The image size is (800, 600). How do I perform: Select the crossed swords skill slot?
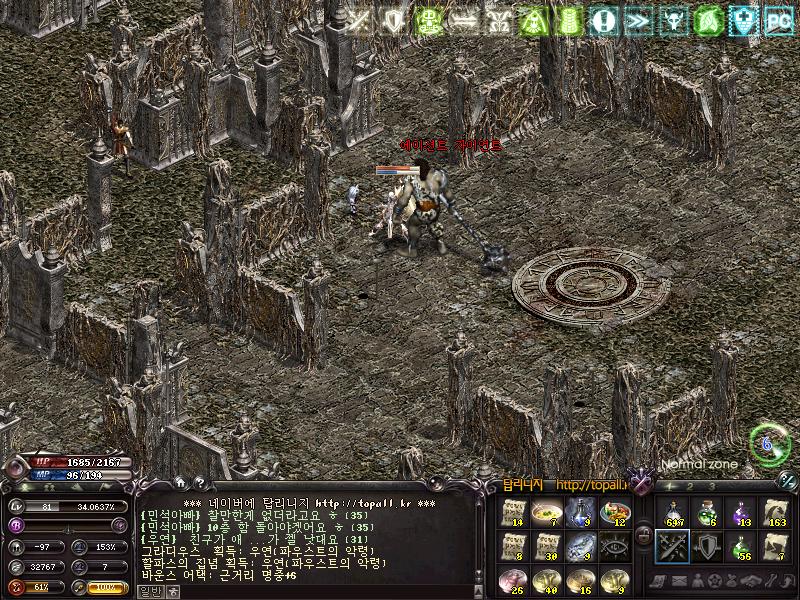672,545
